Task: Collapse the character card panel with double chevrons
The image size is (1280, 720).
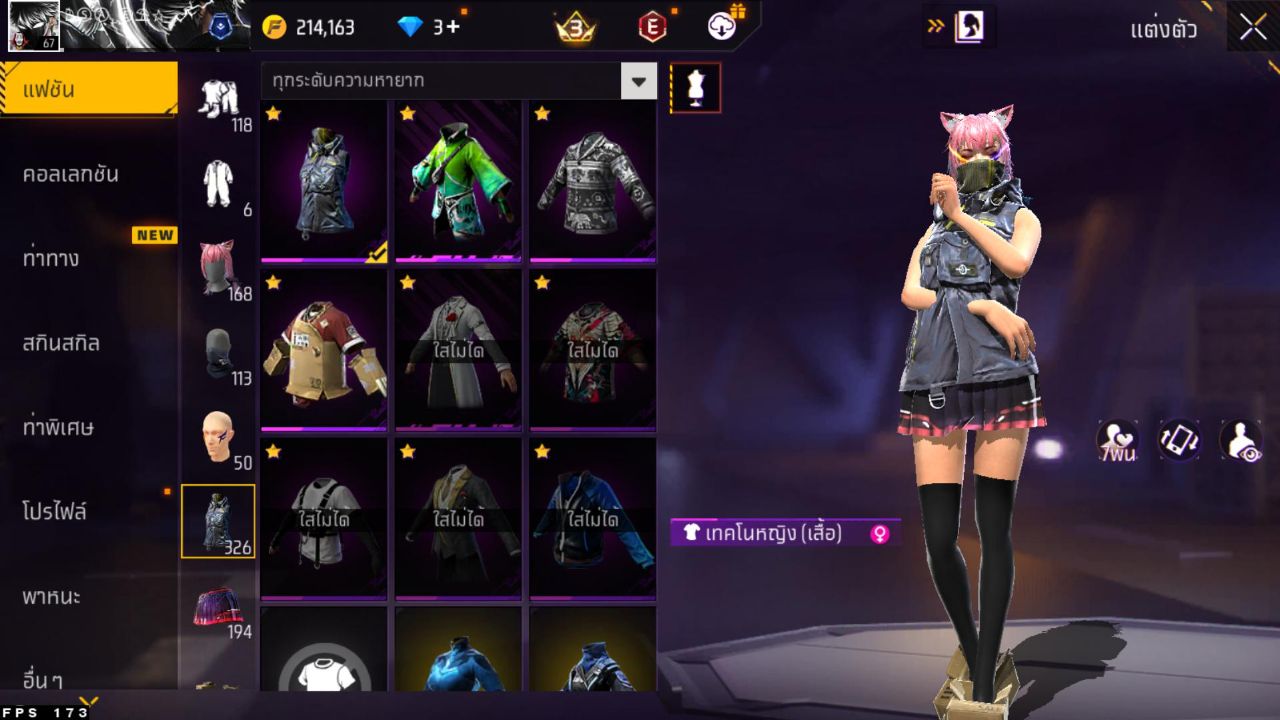Action: coord(938,27)
